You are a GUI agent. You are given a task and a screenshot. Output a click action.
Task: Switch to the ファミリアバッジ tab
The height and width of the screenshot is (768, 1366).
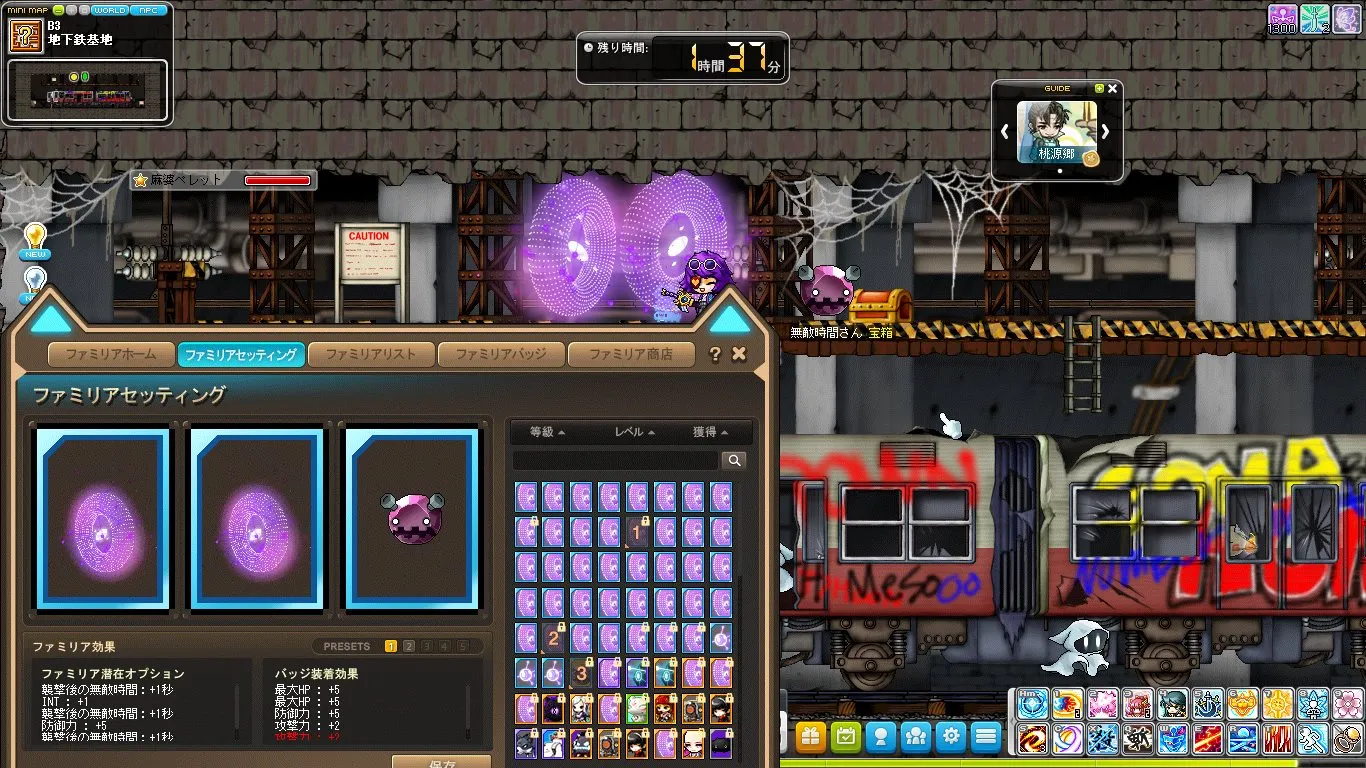500,354
